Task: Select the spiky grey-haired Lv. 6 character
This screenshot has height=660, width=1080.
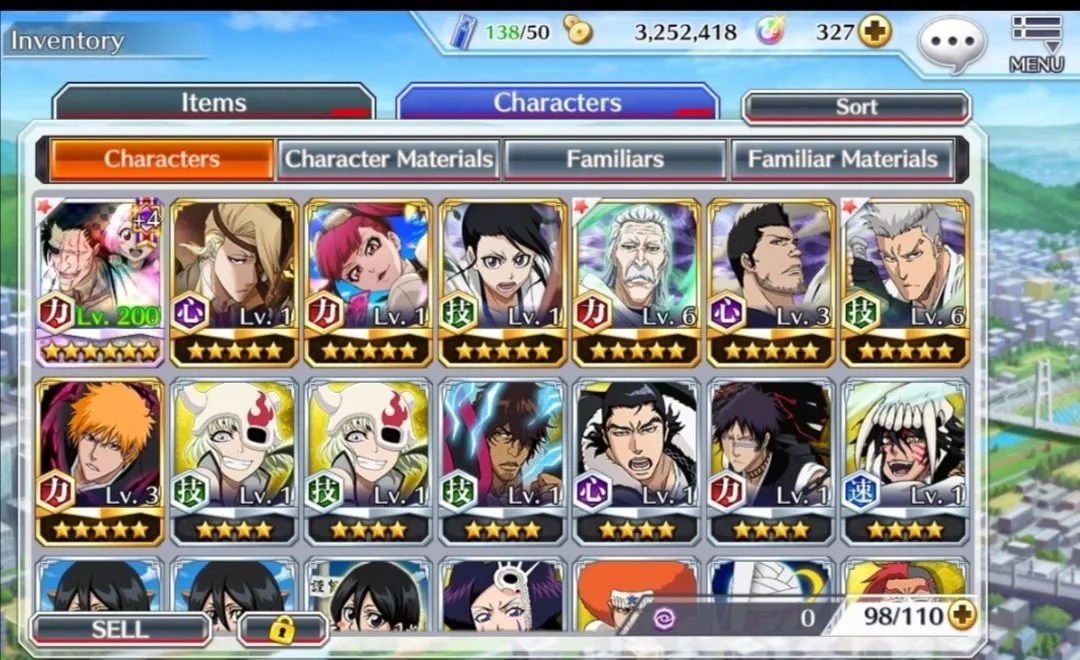Action: (x=905, y=282)
